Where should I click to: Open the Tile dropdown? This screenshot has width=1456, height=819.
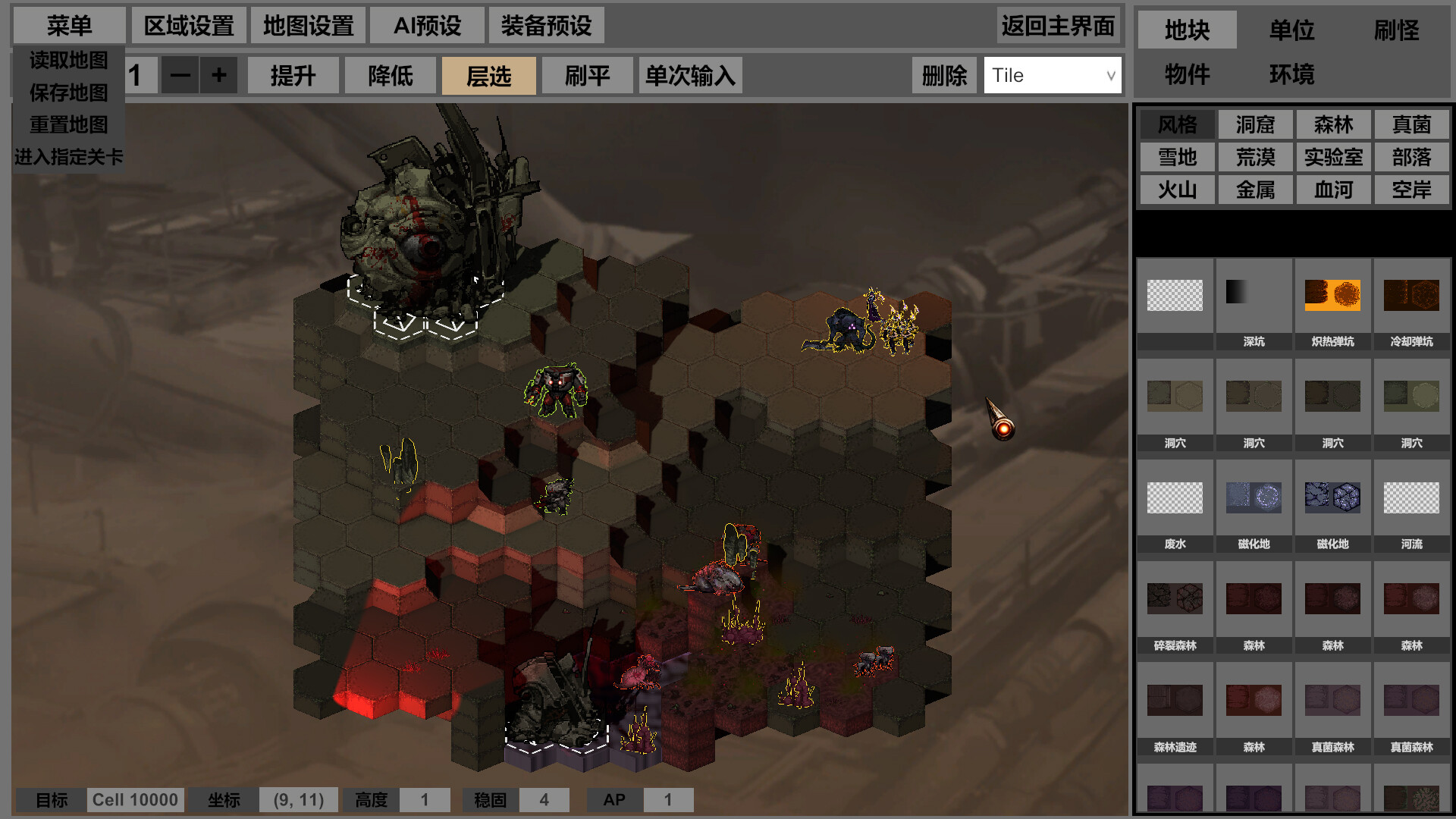coord(1053,75)
